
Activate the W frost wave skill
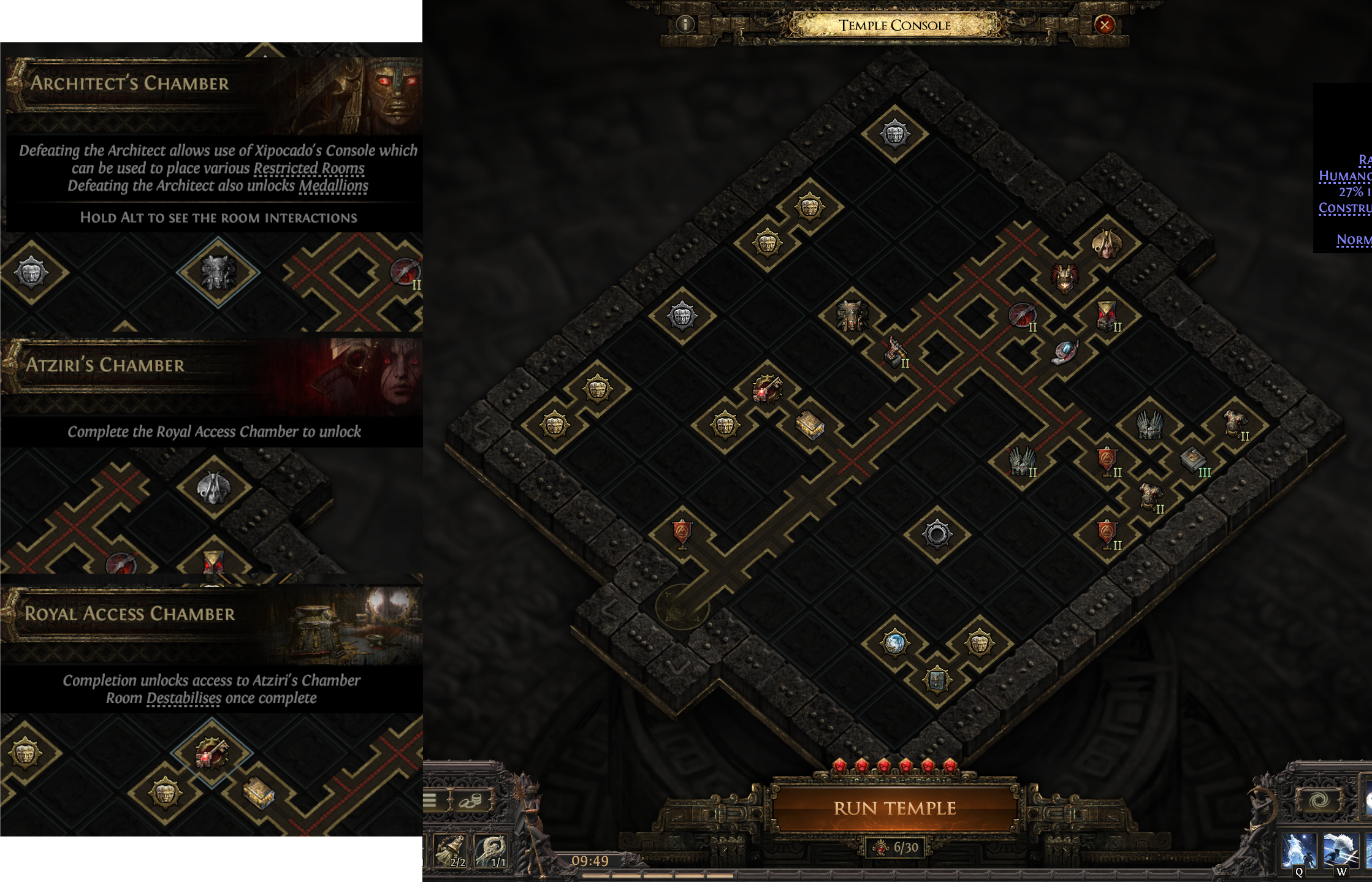point(1340,851)
